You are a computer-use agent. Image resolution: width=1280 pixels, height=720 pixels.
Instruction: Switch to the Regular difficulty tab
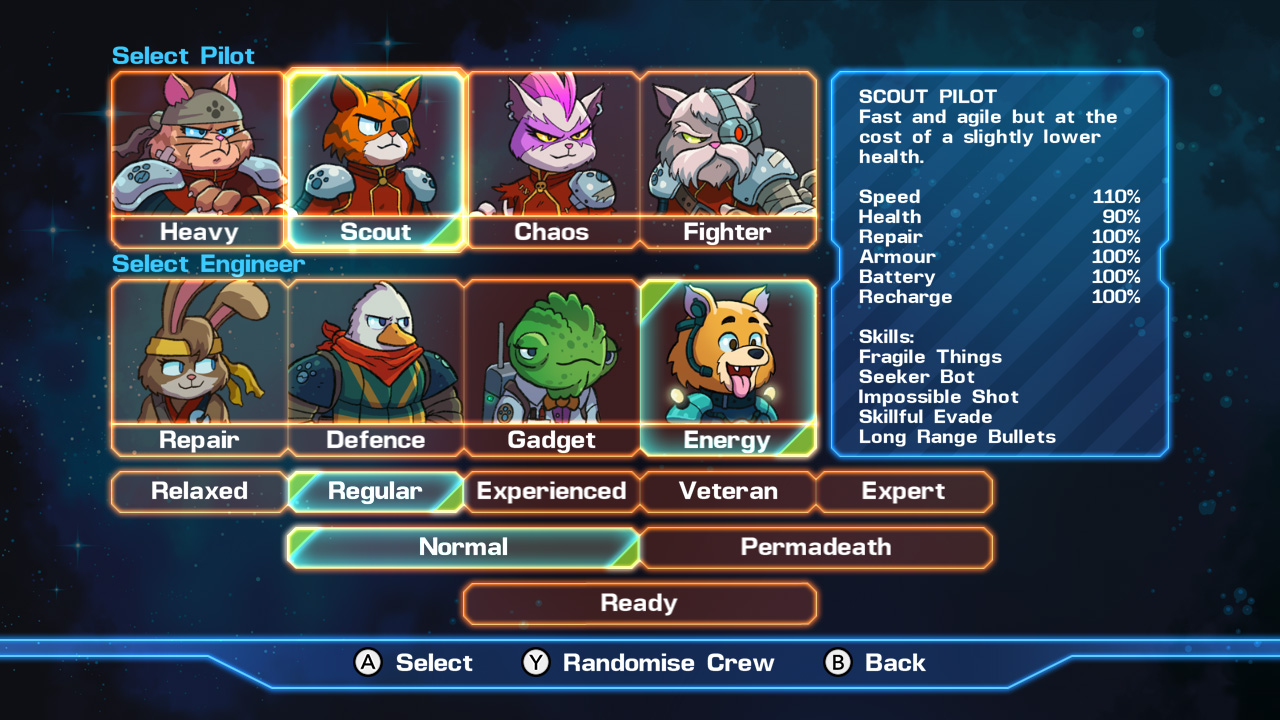pos(375,491)
